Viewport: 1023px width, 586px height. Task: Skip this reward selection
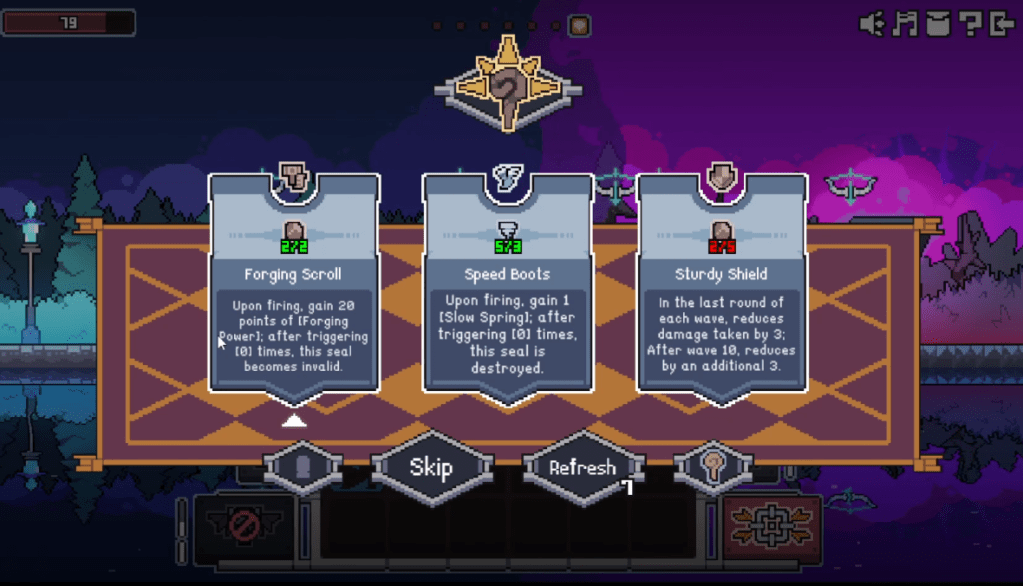(x=431, y=467)
